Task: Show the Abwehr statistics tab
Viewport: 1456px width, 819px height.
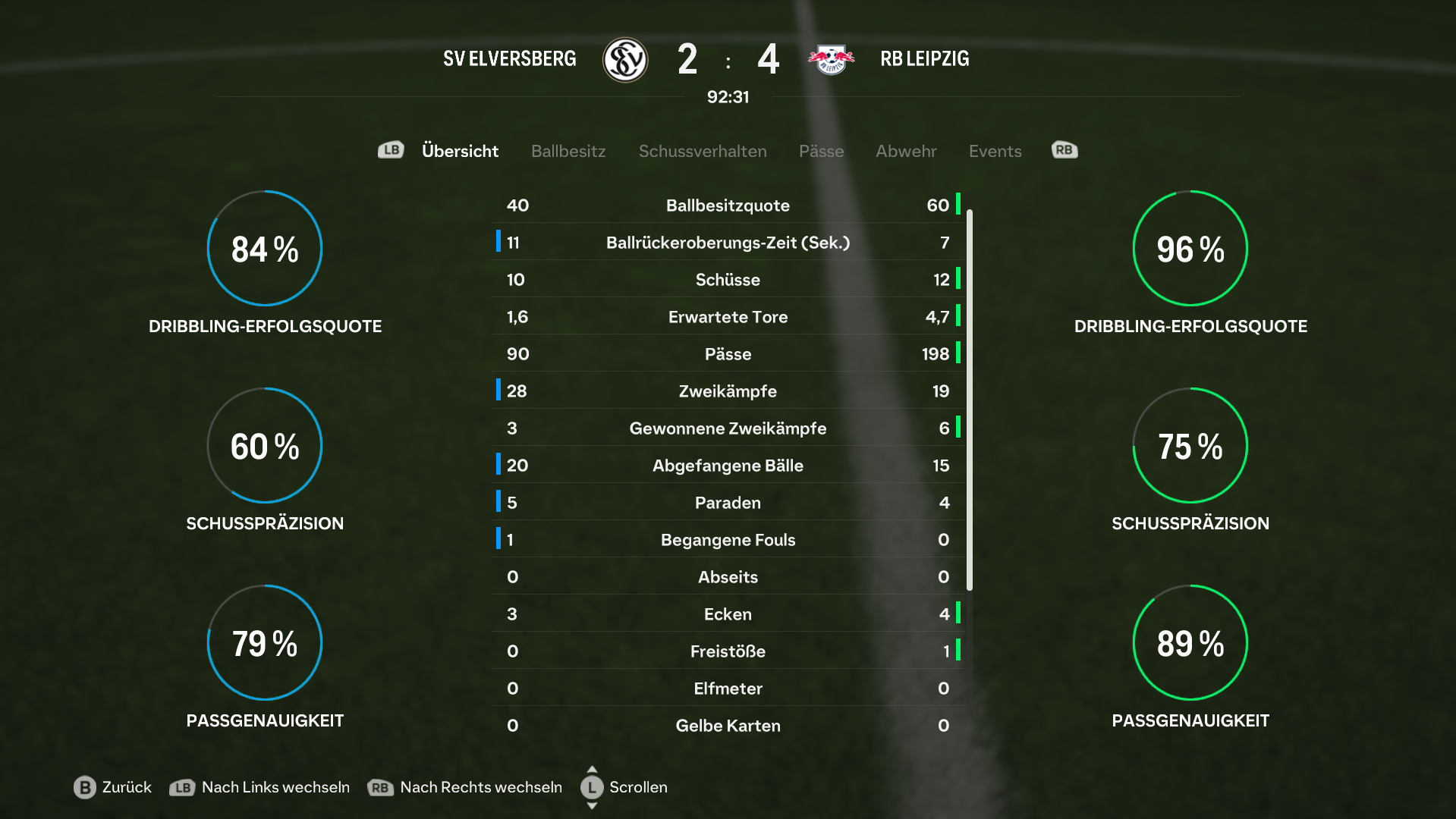Action: click(x=906, y=151)
